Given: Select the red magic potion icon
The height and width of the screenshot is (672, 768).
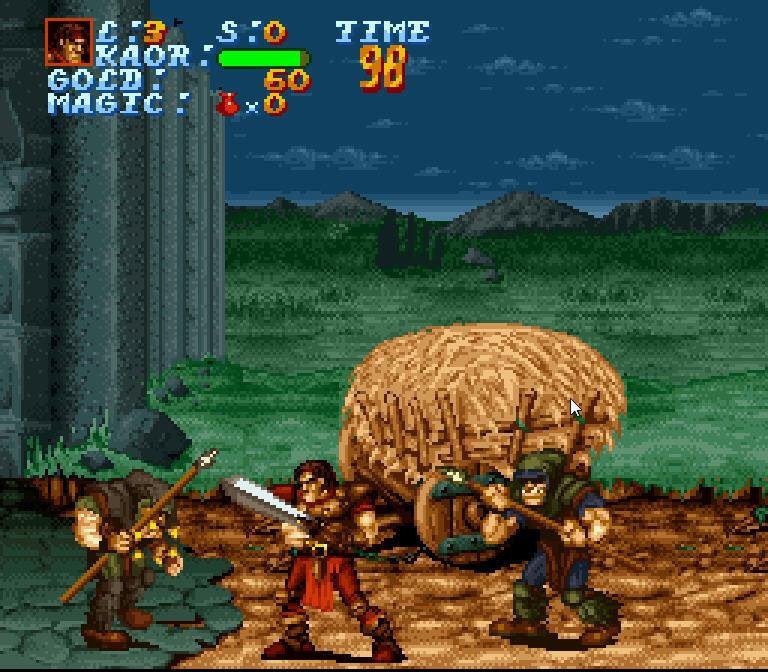Looking at the screenshot, I should [x=229, y=102].
